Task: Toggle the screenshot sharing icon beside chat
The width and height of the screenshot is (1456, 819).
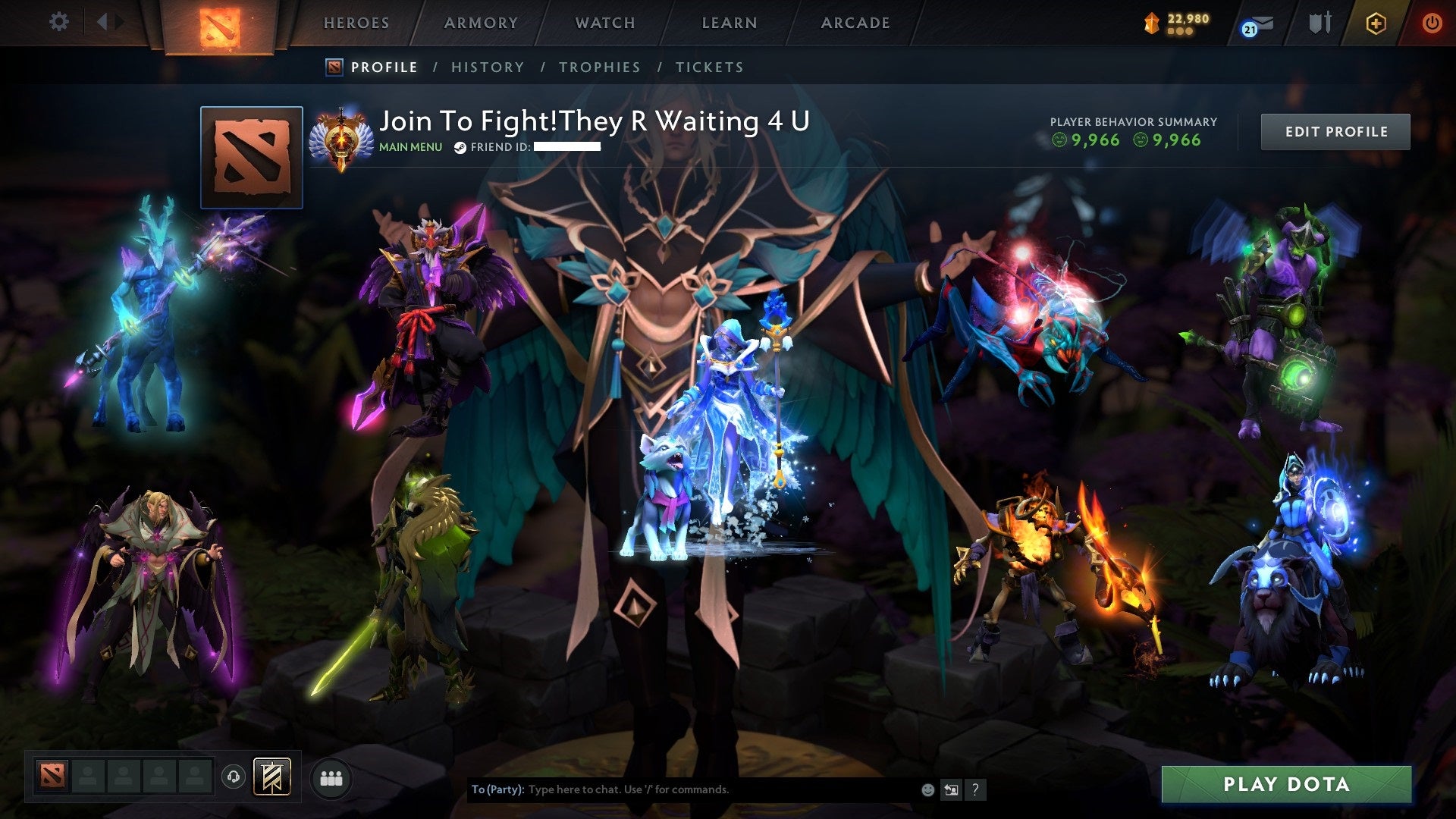Action: pyautogui.click(x=950, y=789)
